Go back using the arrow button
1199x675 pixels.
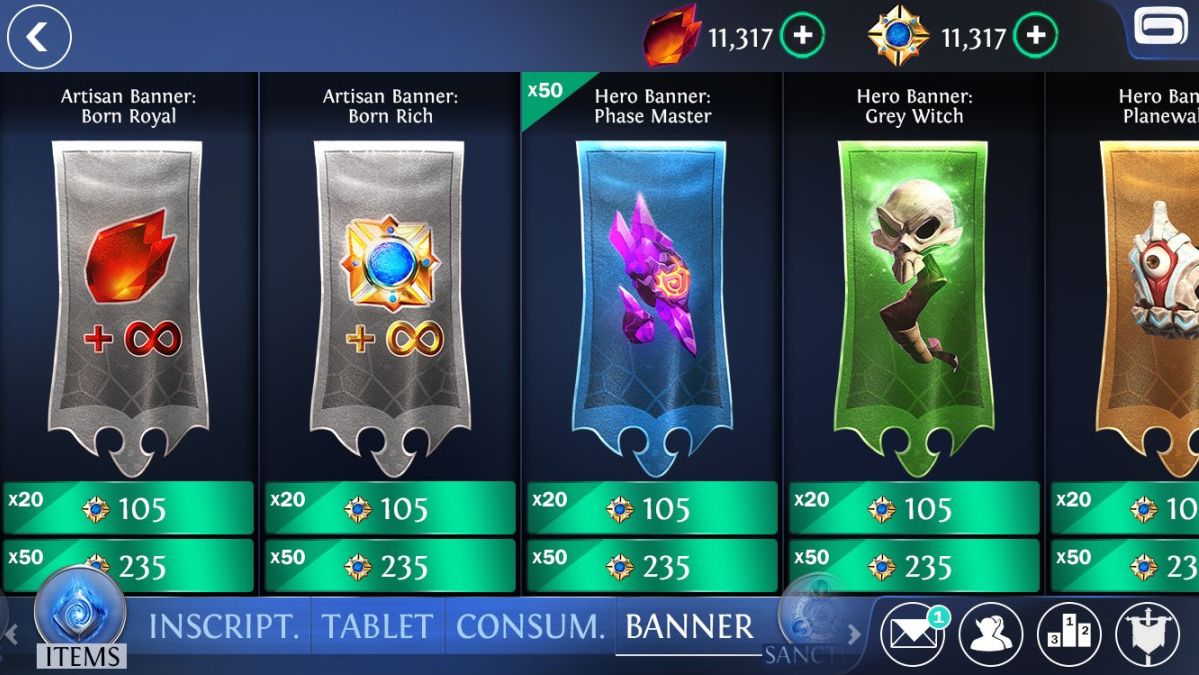coord(39,38)
